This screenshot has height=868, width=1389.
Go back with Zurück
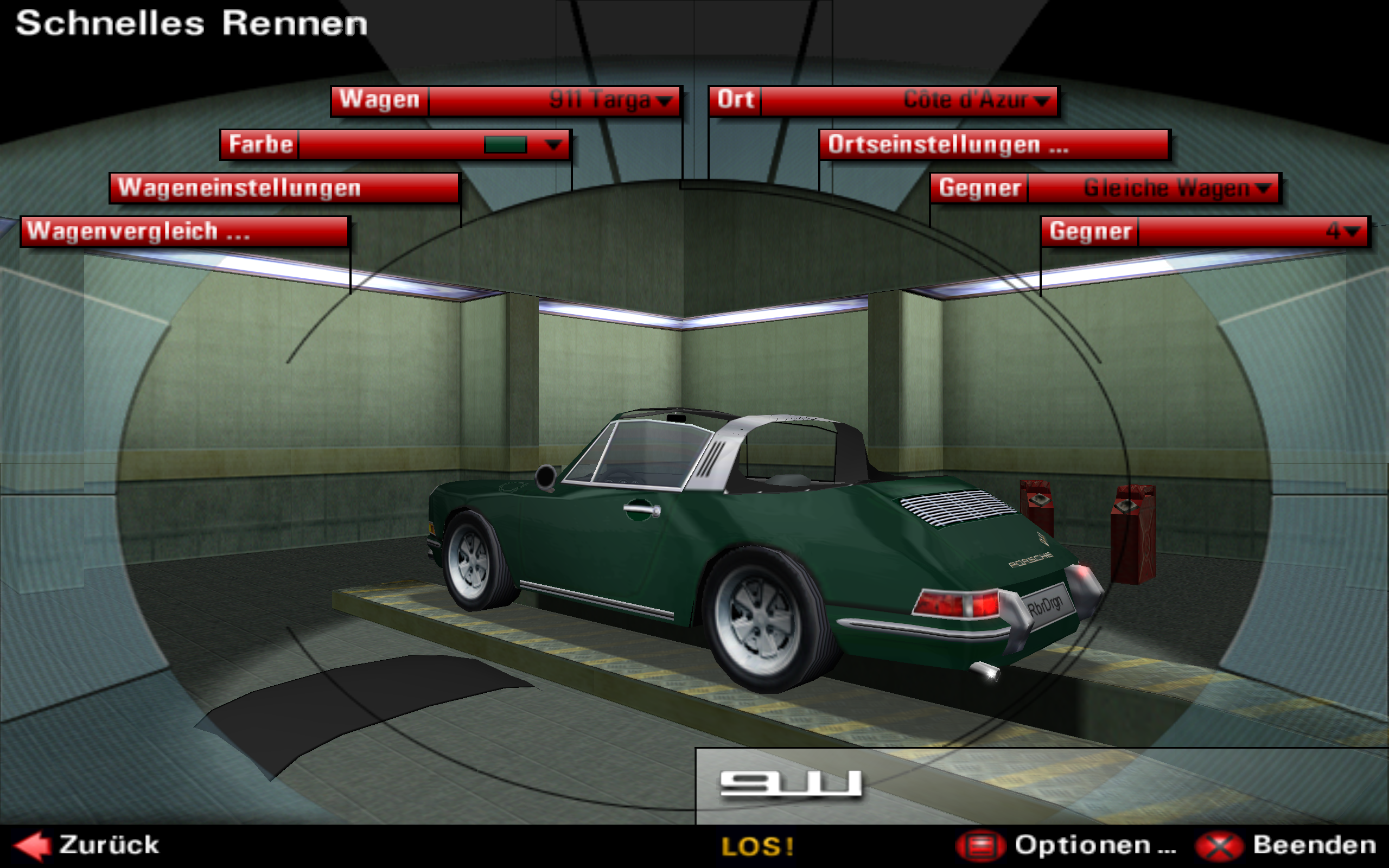coord(86,845)
